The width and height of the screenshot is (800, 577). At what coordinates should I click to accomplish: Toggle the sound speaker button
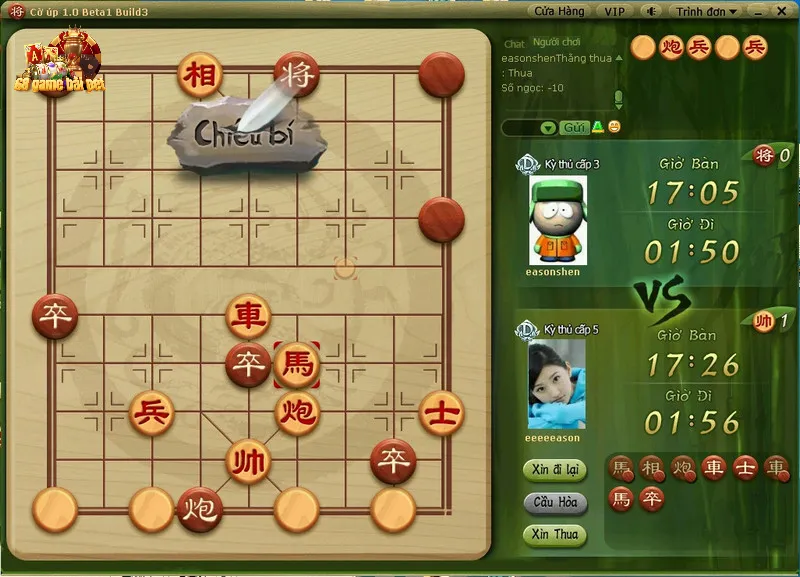coord(651,11)
